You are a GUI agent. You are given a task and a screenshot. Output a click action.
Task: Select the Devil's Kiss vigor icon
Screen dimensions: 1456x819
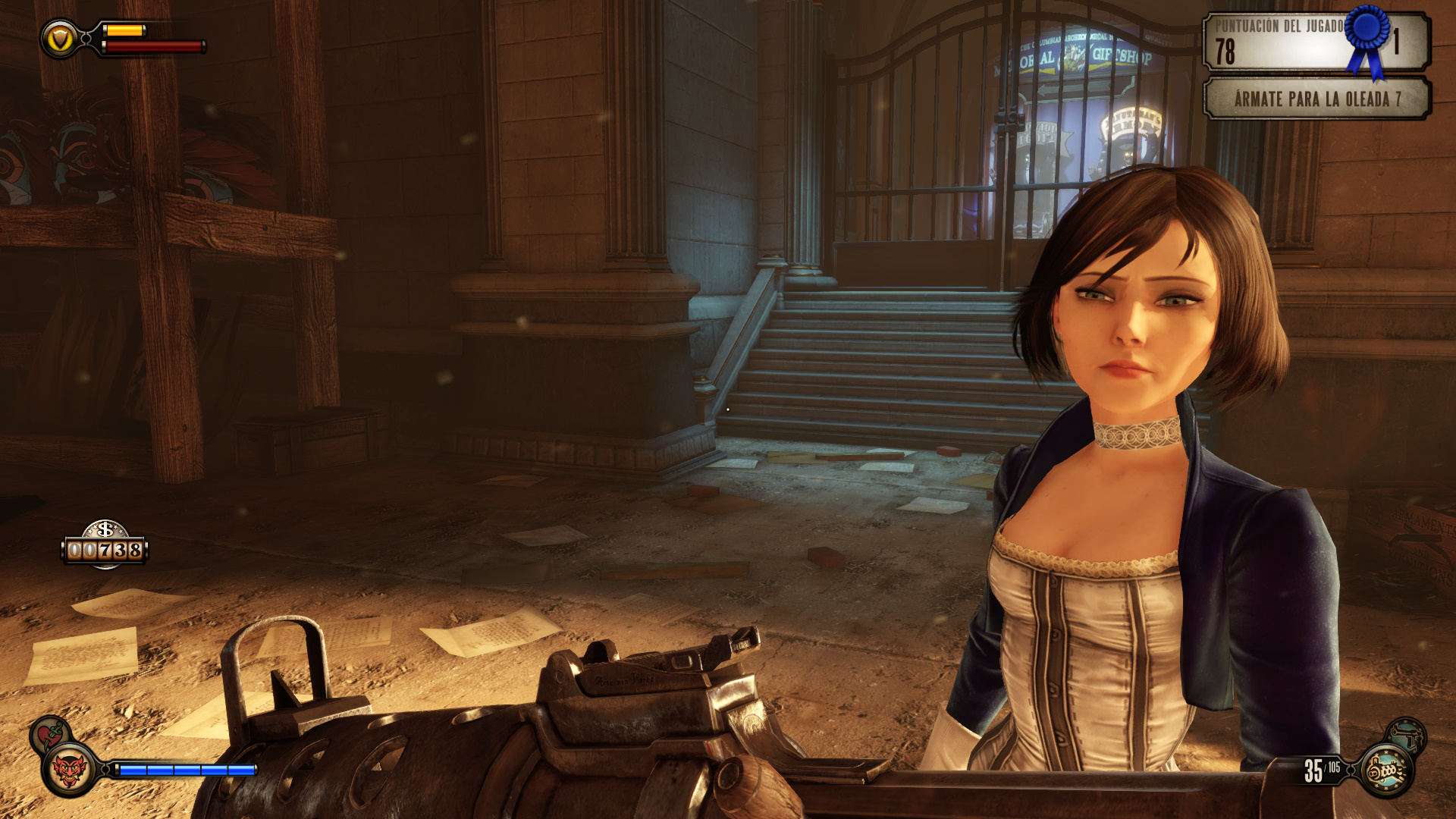pyautogui.click(x=70, y=771)
